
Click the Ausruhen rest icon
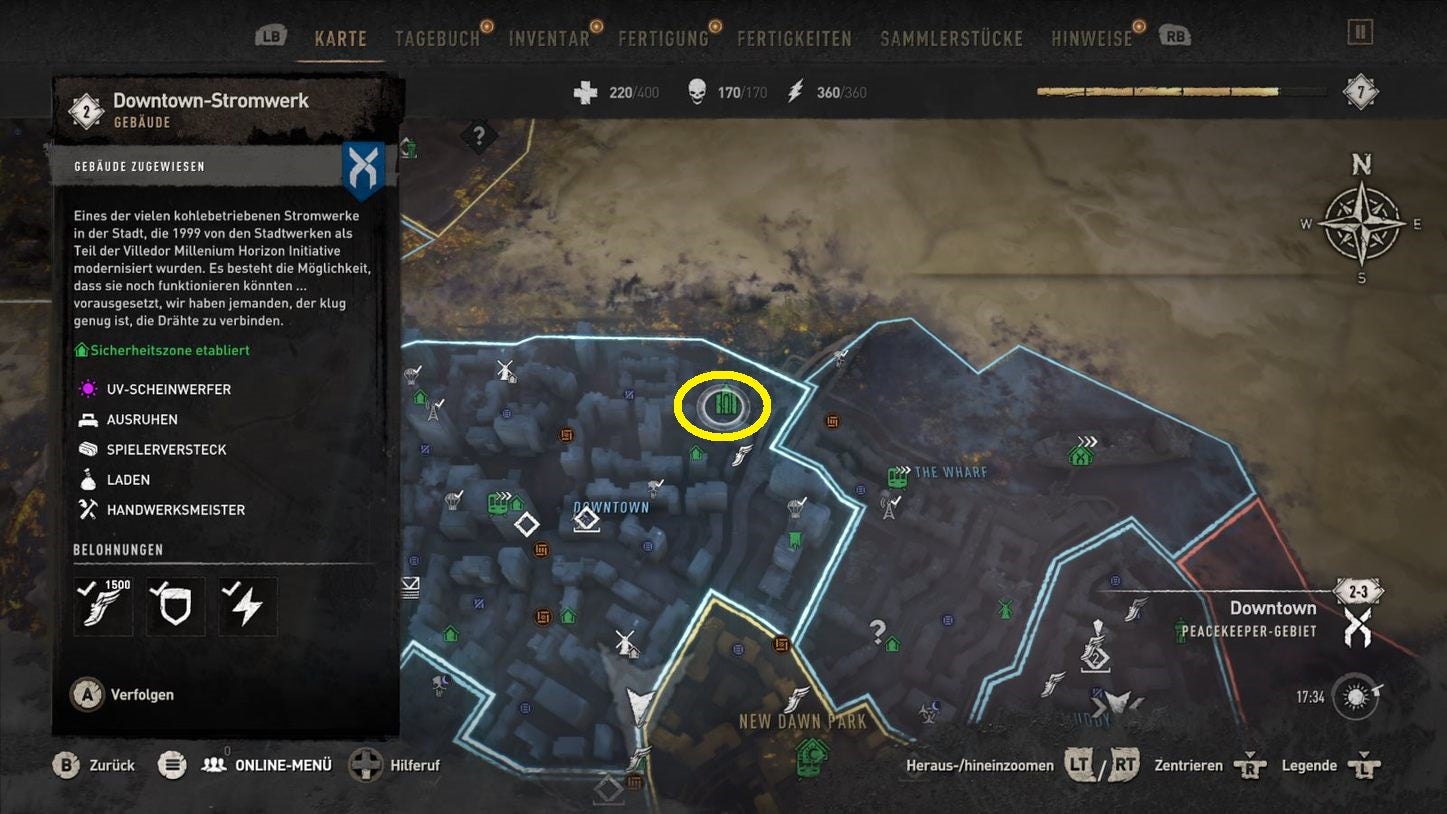click(x=89, y=419)
